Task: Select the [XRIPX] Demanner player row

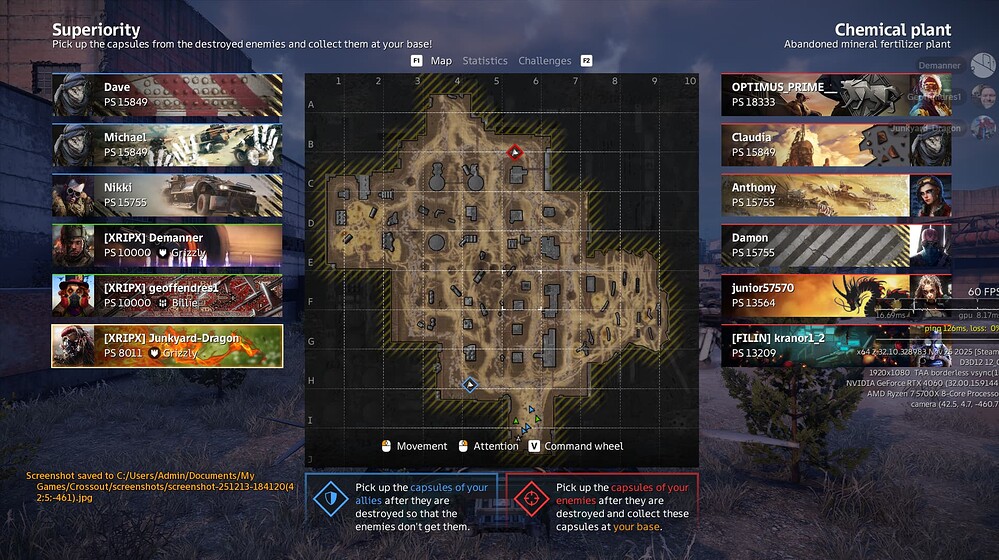Action: click(x=167, y=245)
